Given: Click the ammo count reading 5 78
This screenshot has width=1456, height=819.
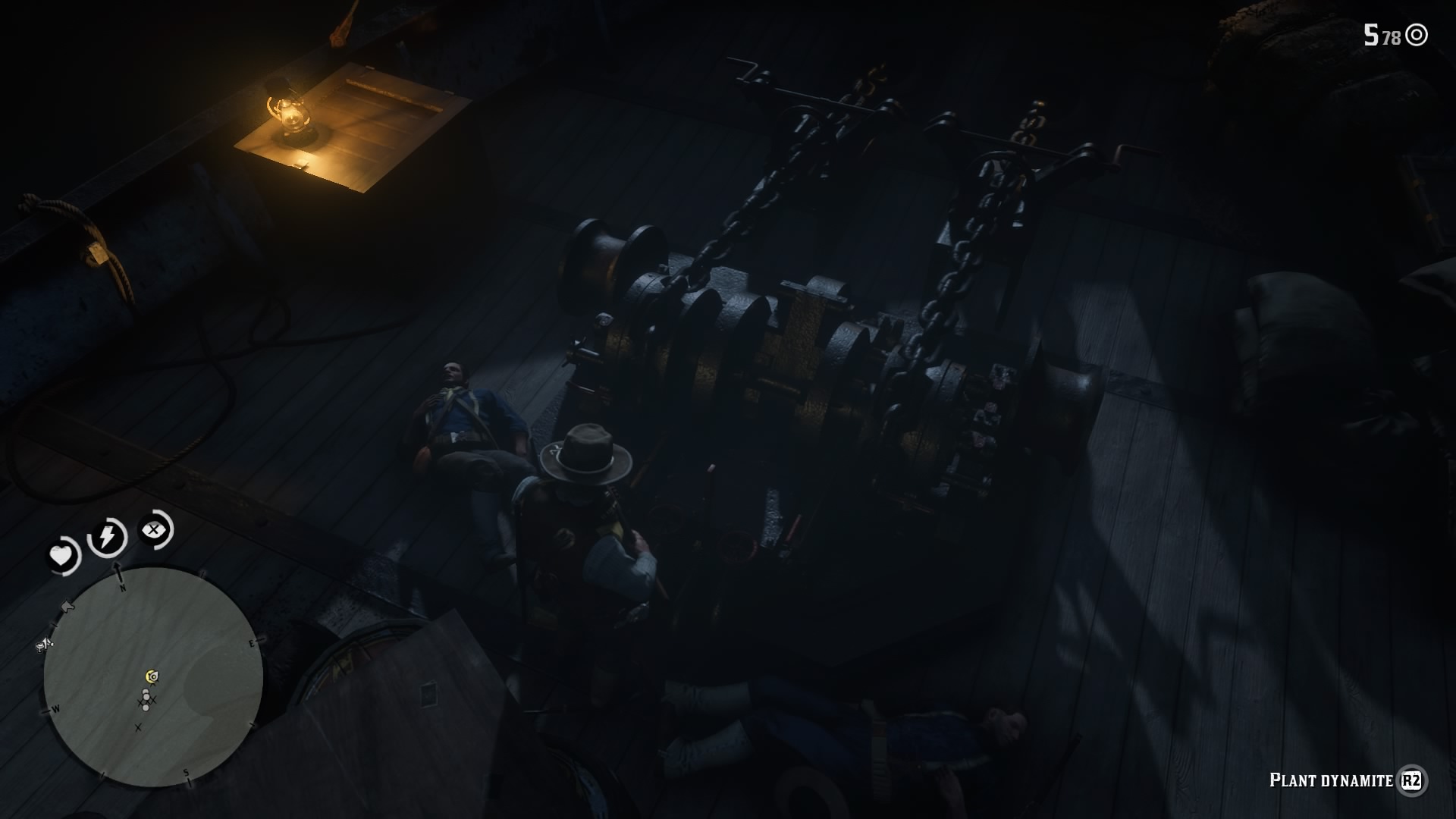Looking at the screenshot, I should click(1380, 35).
